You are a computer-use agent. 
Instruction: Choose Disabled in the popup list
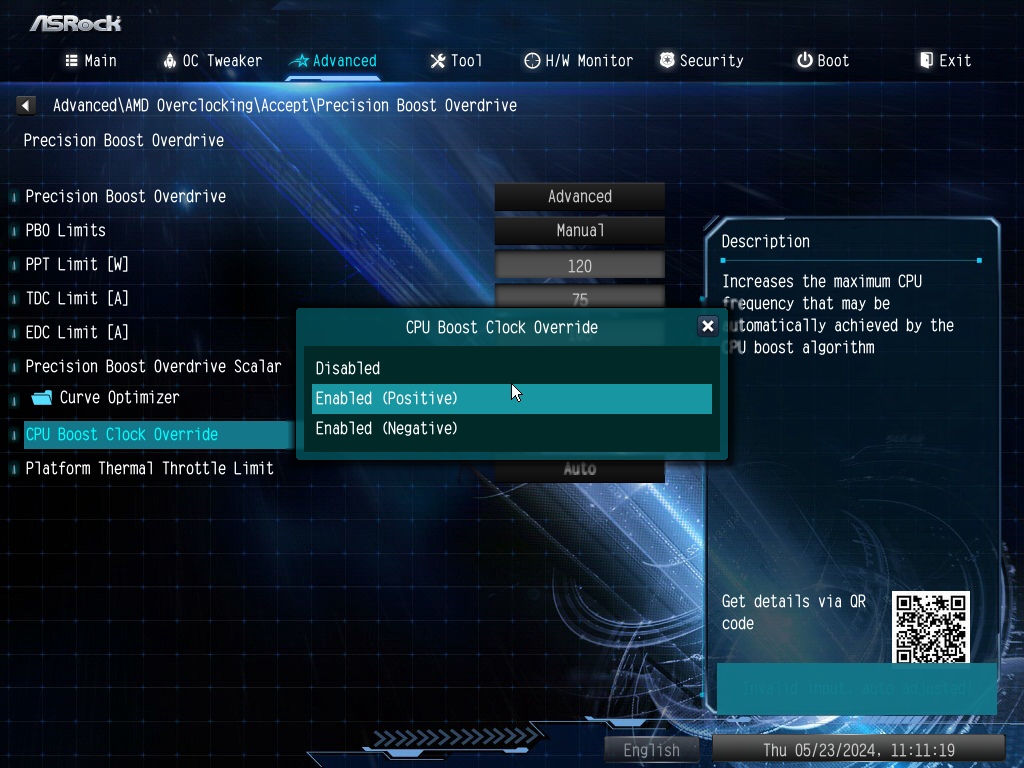348,368
